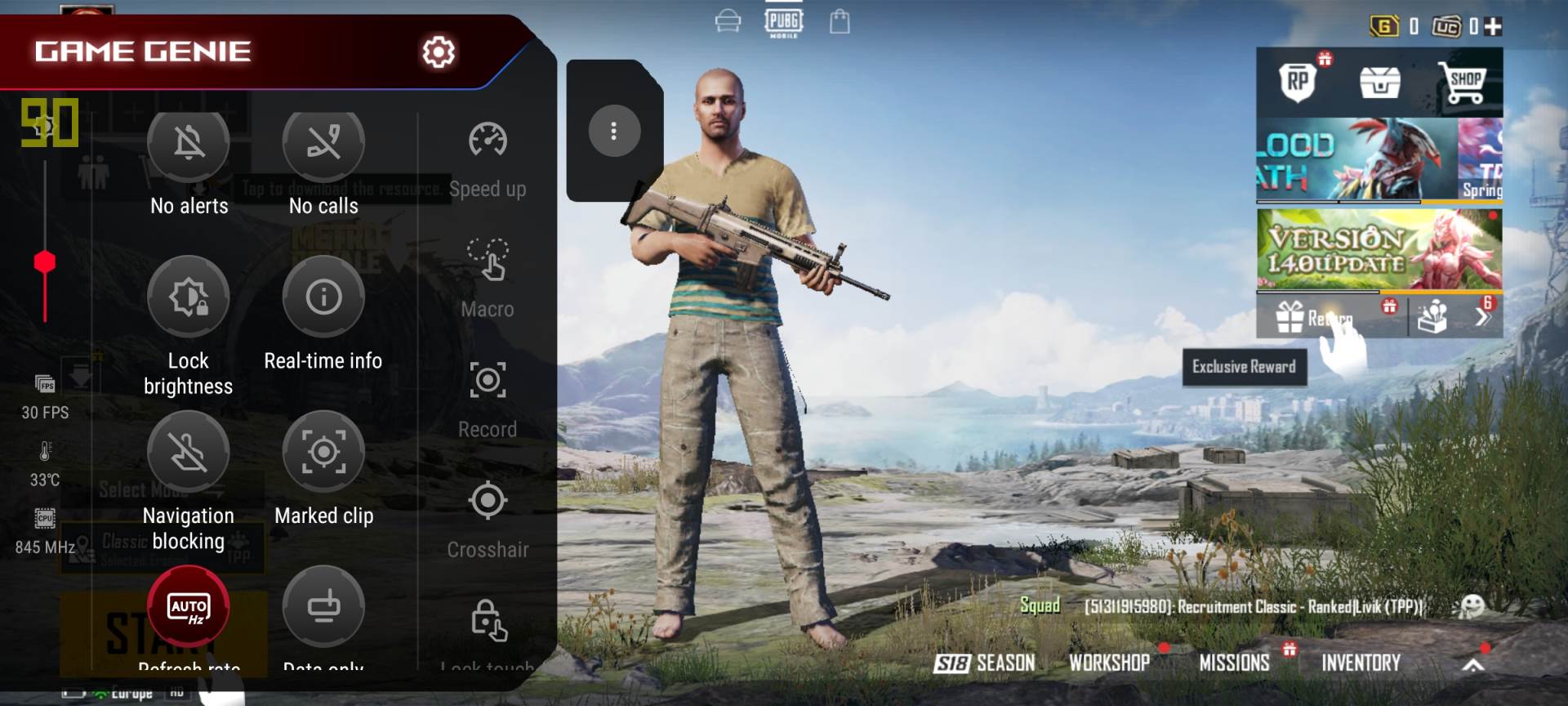
Task: Open the Crosshair tool
Action: click(488, 501)
